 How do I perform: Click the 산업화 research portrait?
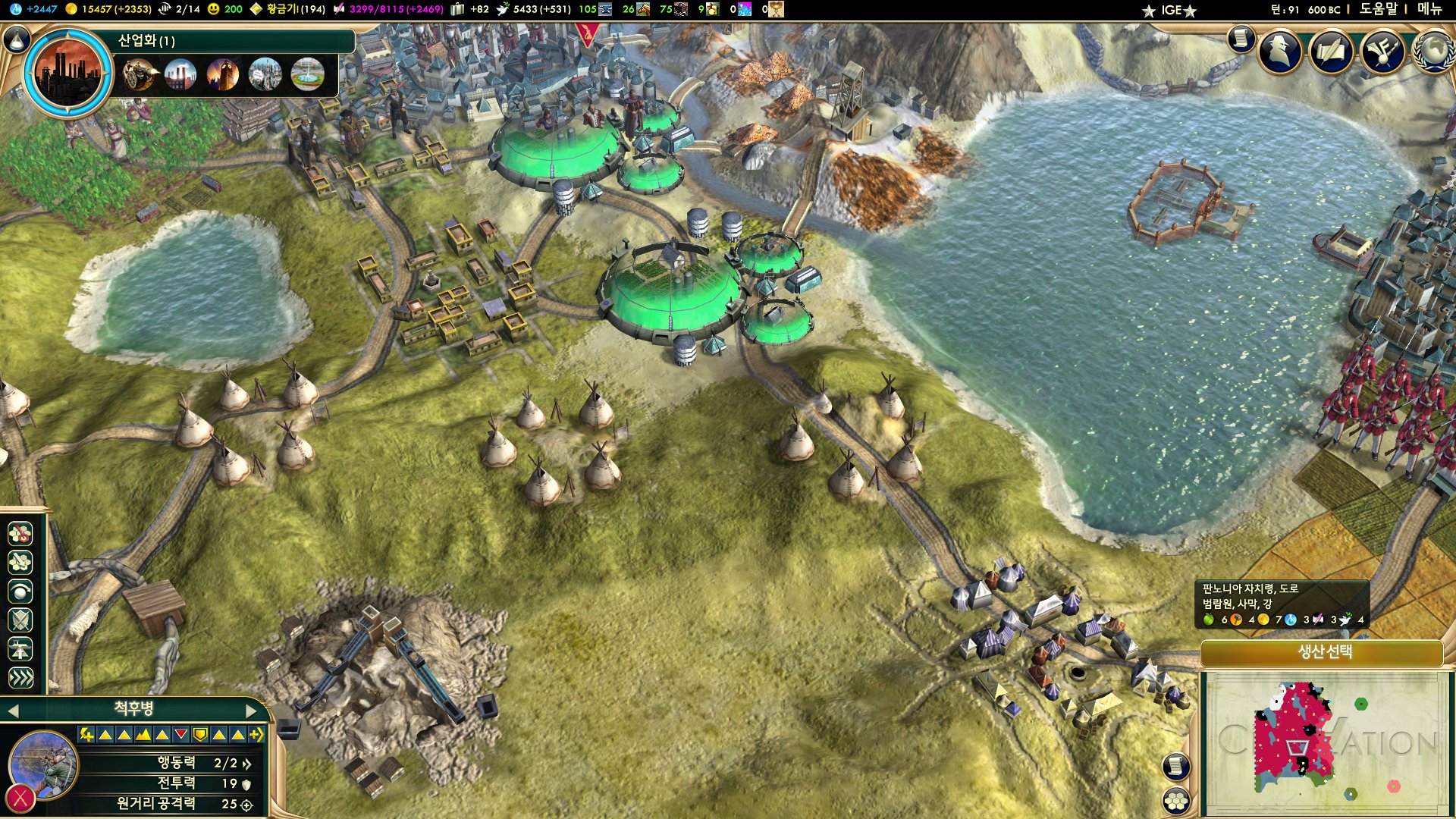coord(68,72)
